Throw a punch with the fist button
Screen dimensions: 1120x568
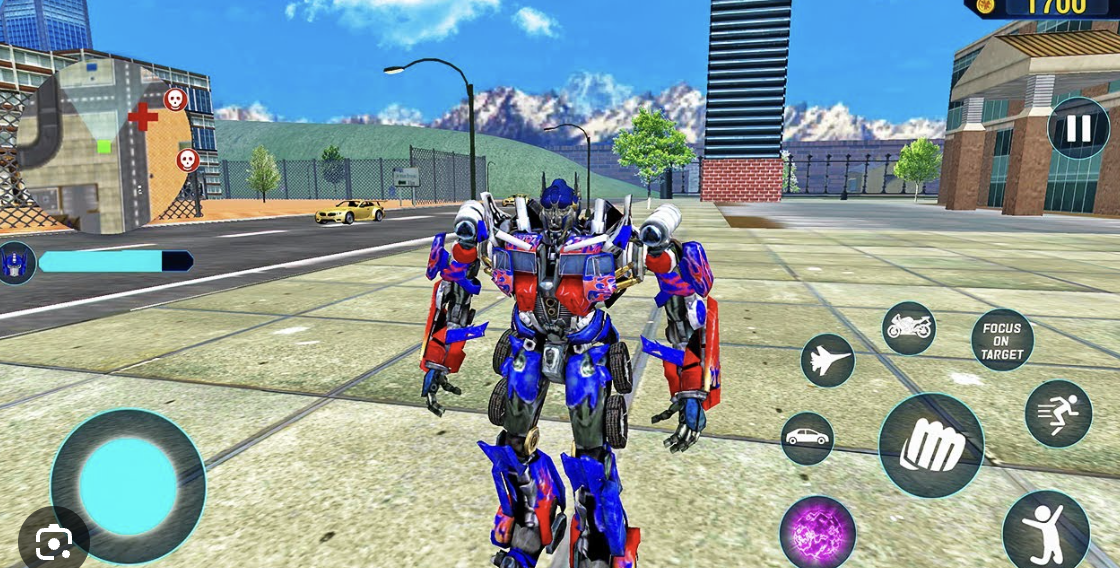click(x=931, y=446)
